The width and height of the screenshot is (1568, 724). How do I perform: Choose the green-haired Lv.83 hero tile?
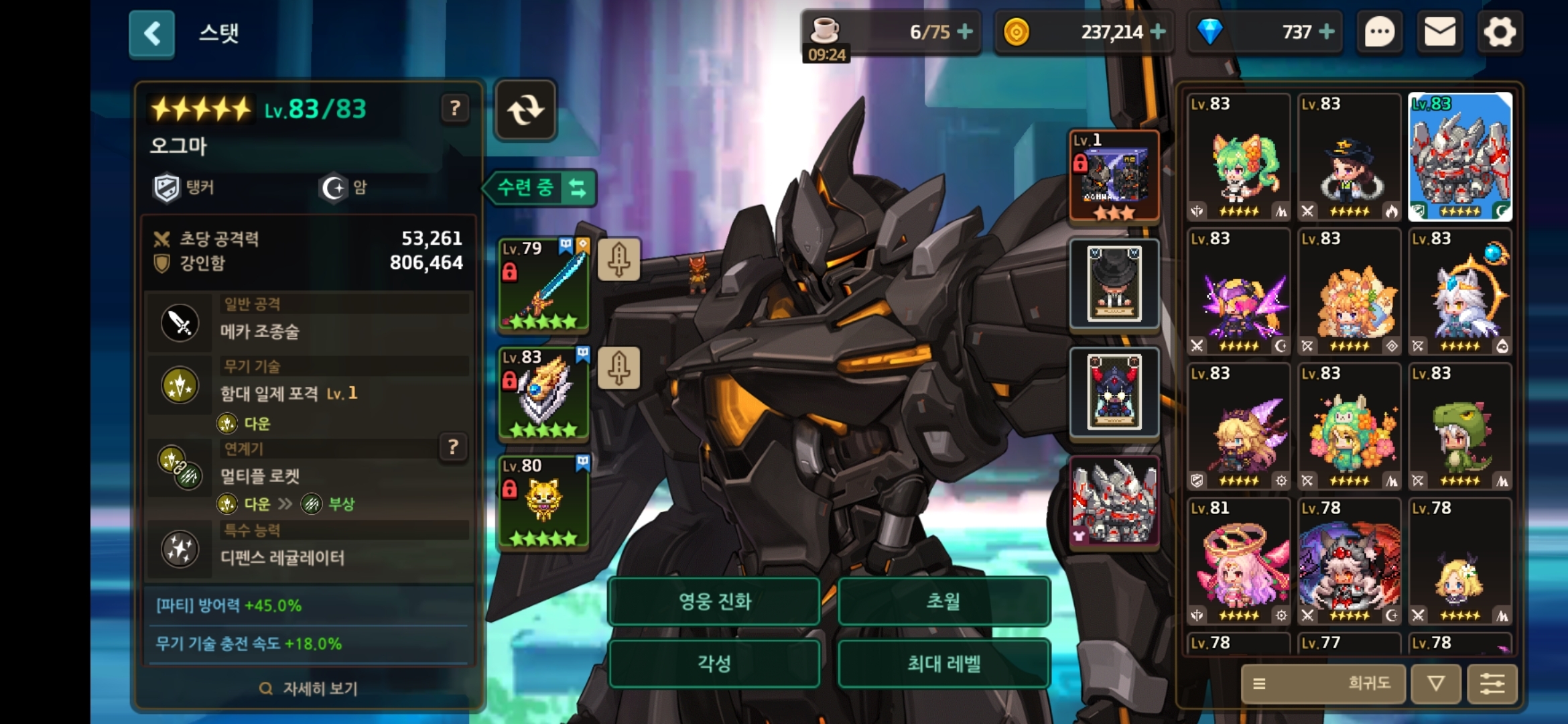coord(1239,158)
